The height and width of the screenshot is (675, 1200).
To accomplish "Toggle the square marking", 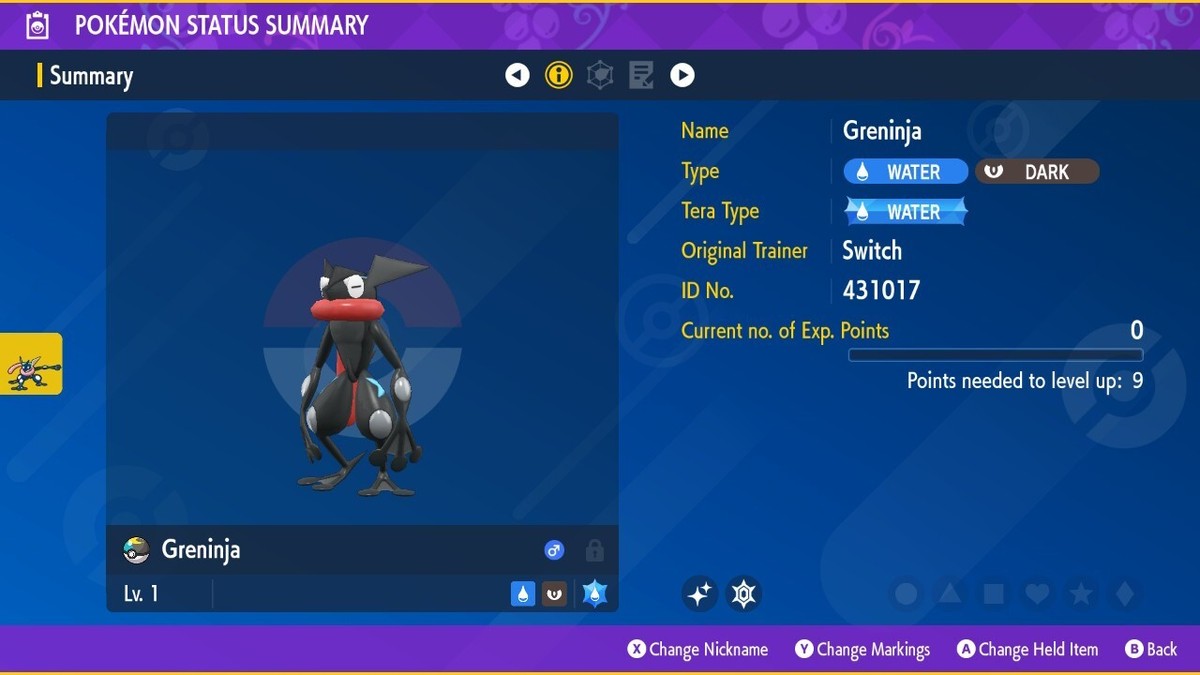I will 994,594.
